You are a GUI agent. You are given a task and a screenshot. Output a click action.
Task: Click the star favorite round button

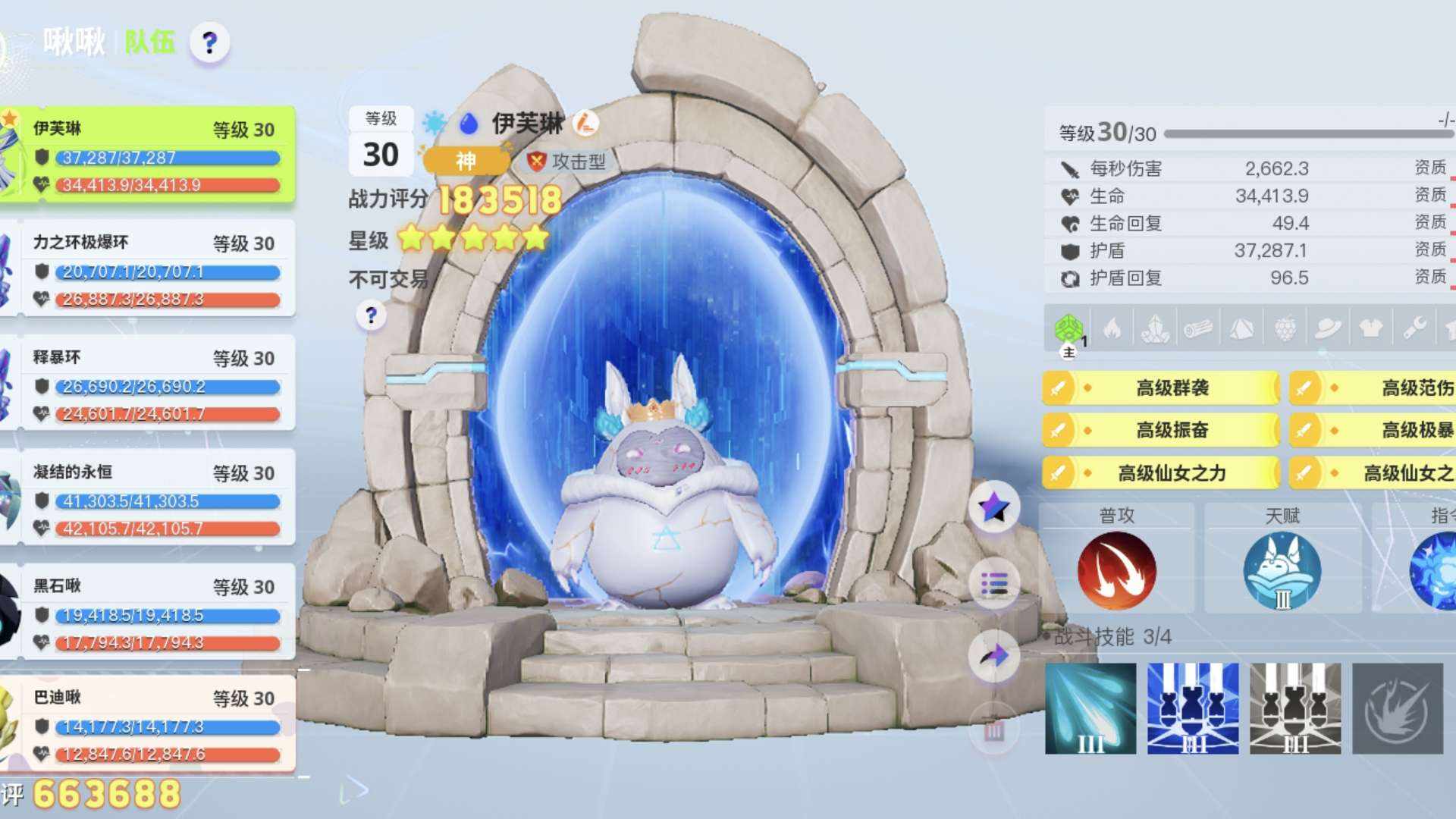pyautogui.click(x=994, y=507)
